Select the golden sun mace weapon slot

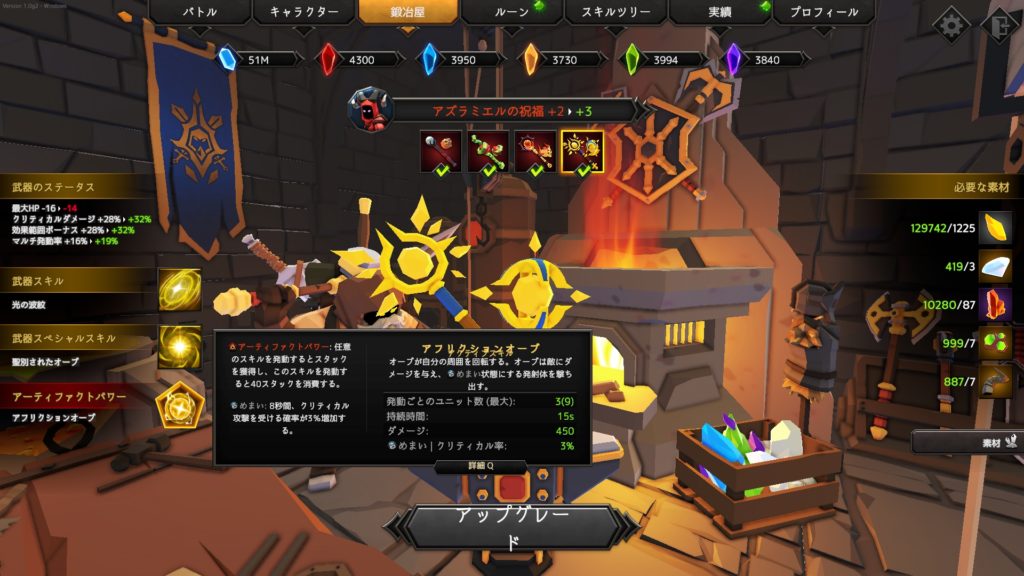pyautogui.click(x=581, y=151)
